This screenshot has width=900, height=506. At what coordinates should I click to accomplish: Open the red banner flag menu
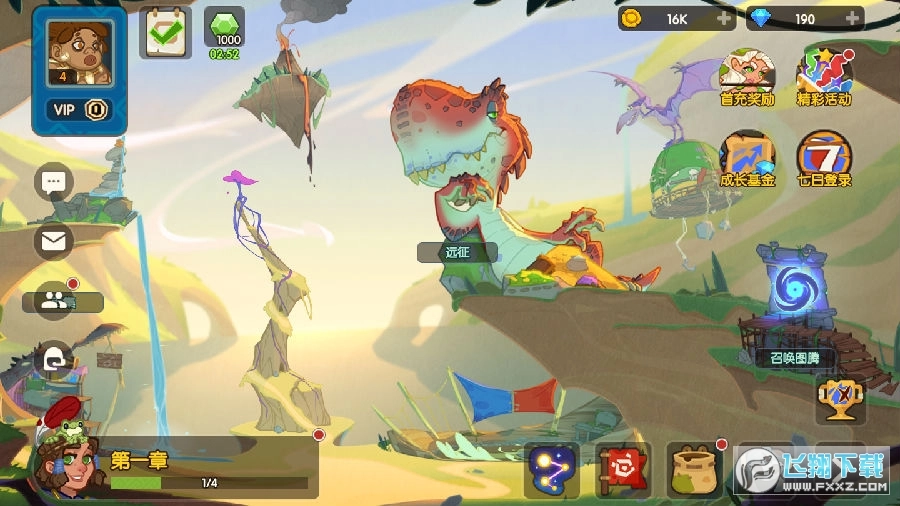pyautogui.click(x=623, y=471)
